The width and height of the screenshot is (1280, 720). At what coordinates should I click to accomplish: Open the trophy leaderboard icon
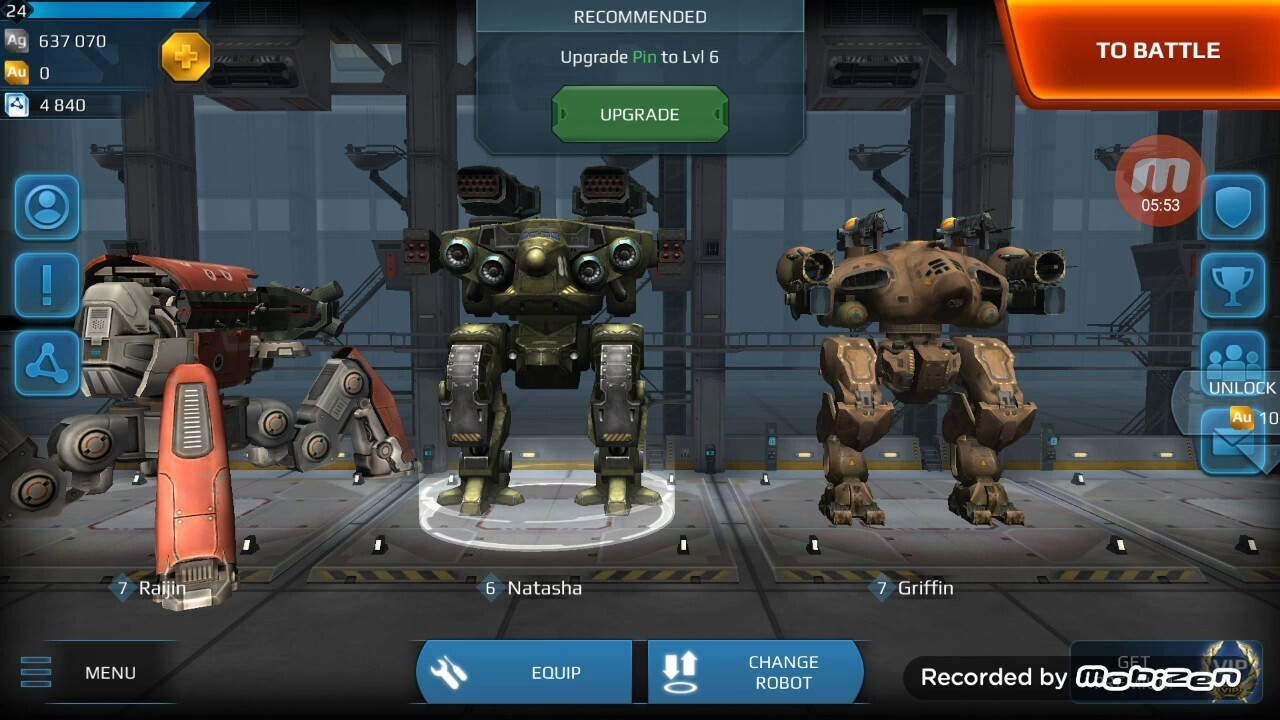tap(1232, 286)
